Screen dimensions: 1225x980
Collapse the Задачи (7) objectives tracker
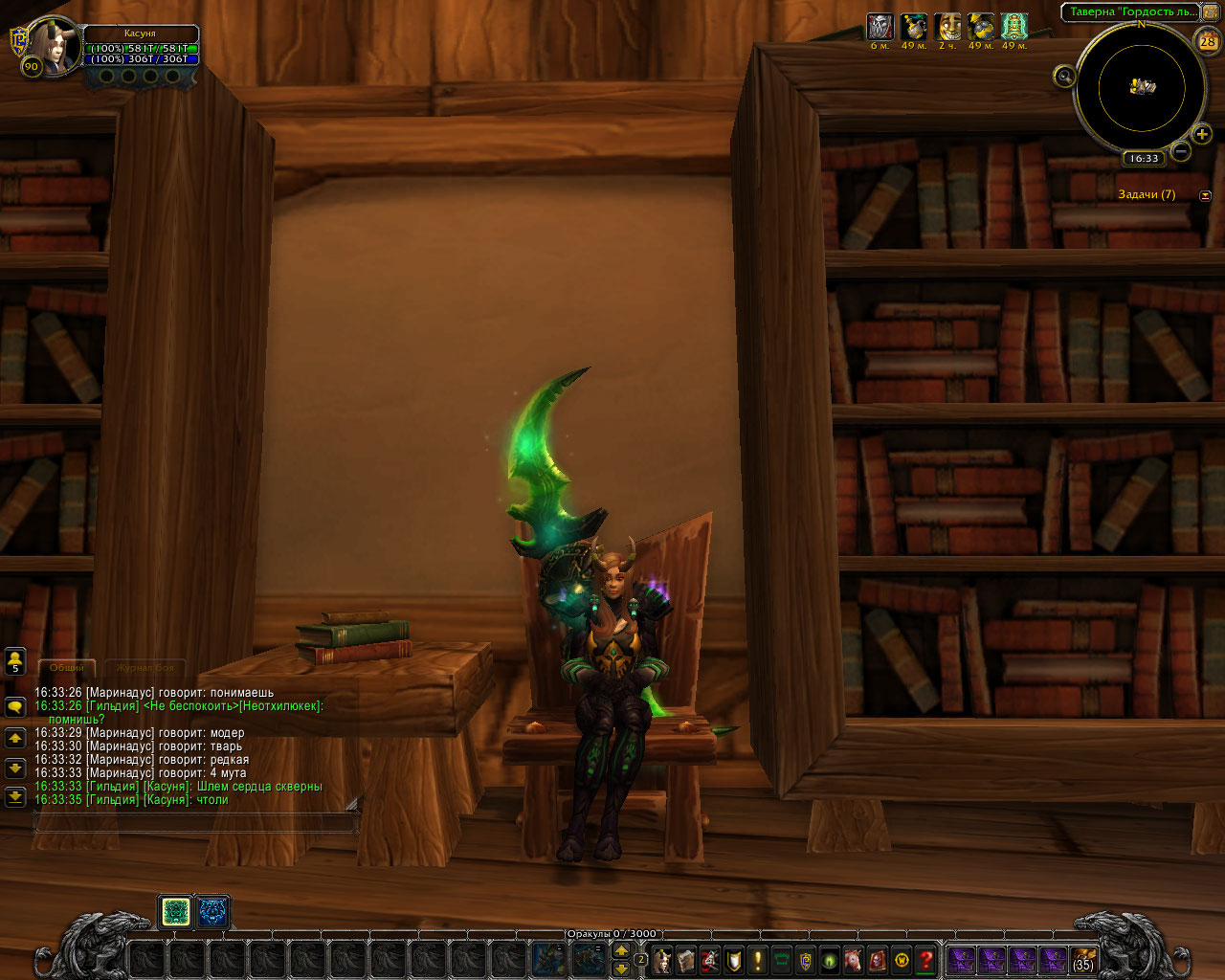(x=1205, y=195)
